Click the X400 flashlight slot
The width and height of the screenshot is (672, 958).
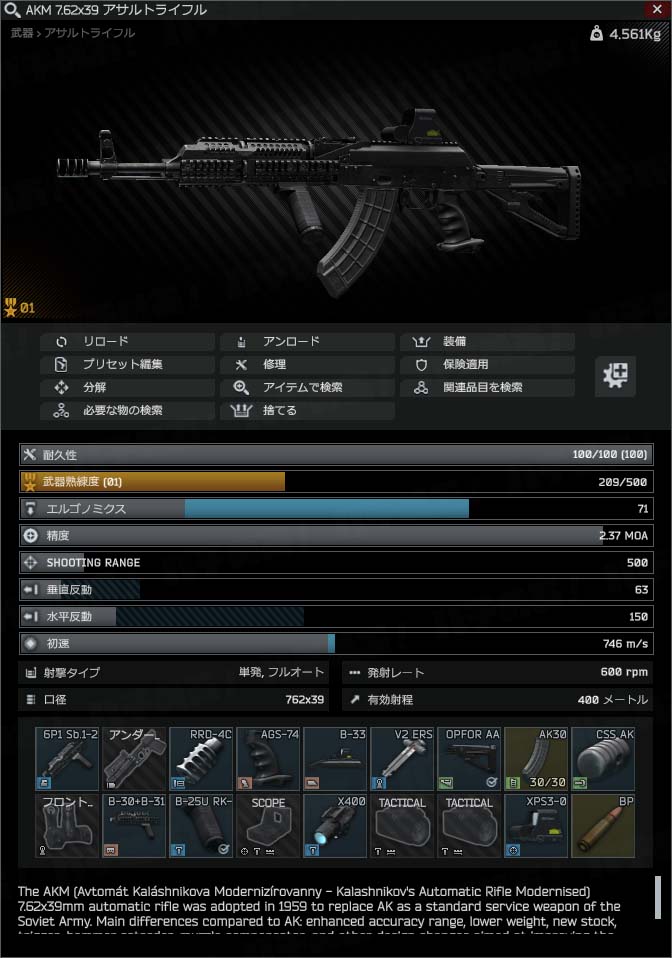(x=335, y=825)
